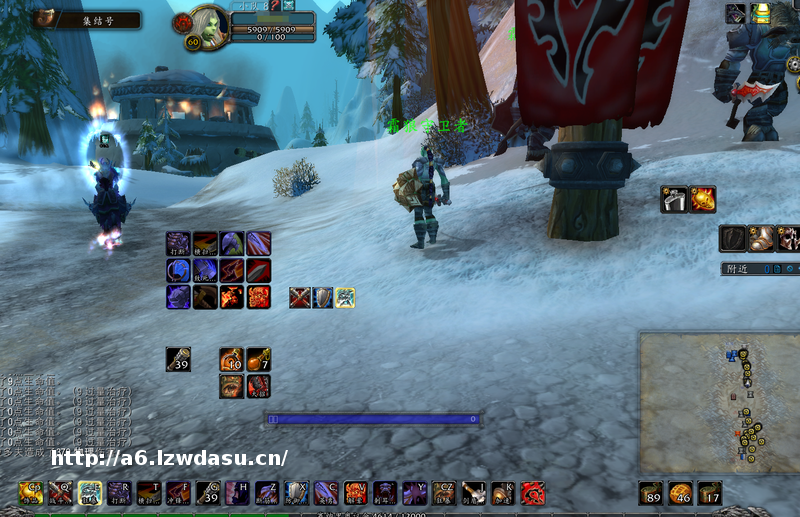Activate the red Horde emblem bar button
The width and height of the screenshot is (800, 517).
(532, 492)
